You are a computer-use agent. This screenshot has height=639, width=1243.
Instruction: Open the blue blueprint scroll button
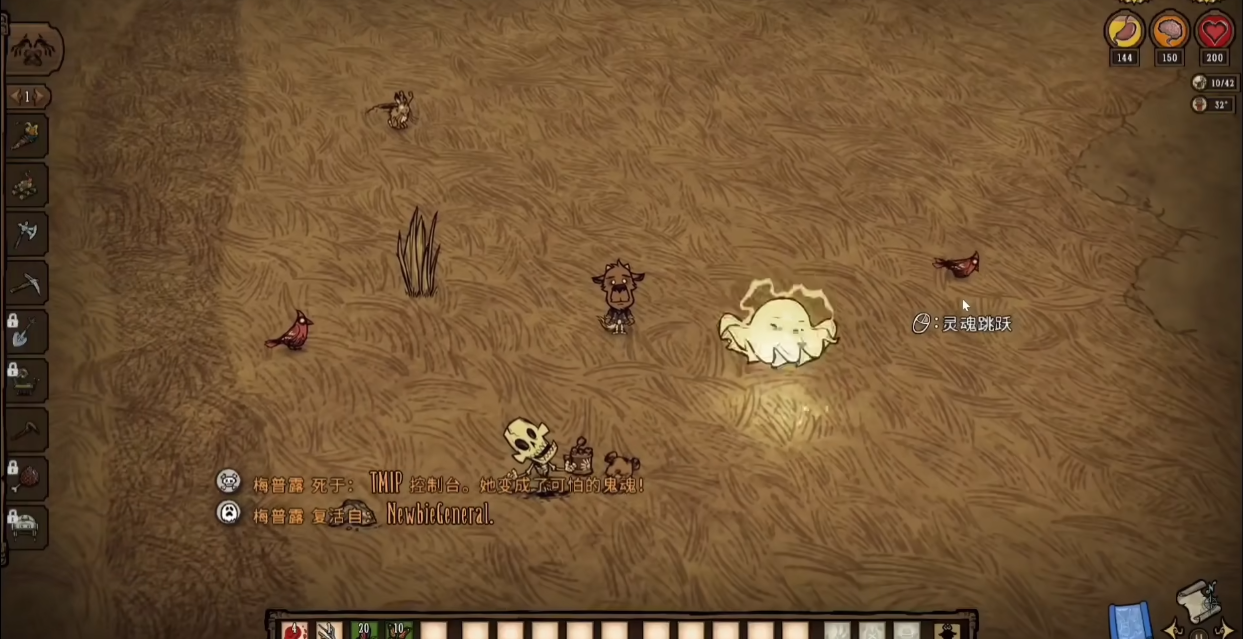(x=1131, y=620)
